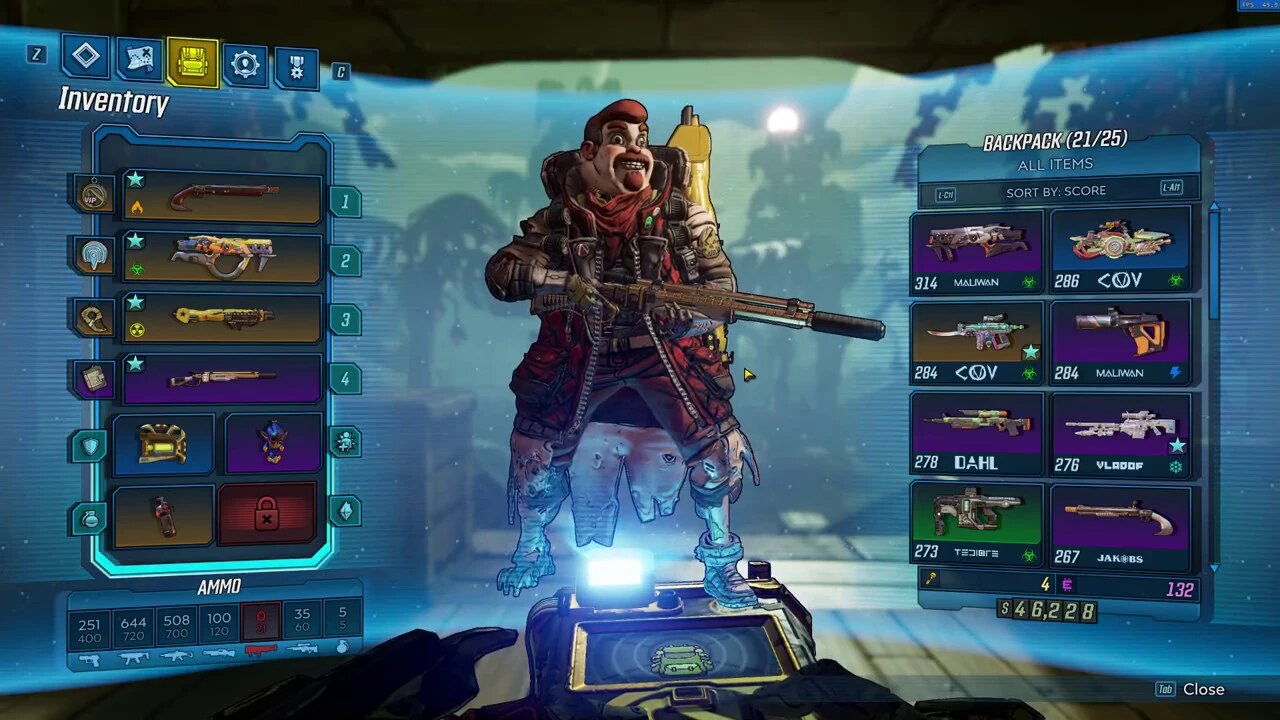Select the equipped class mod slot
The height and width of the screenshot is (720, 1280).
(273, 443)
